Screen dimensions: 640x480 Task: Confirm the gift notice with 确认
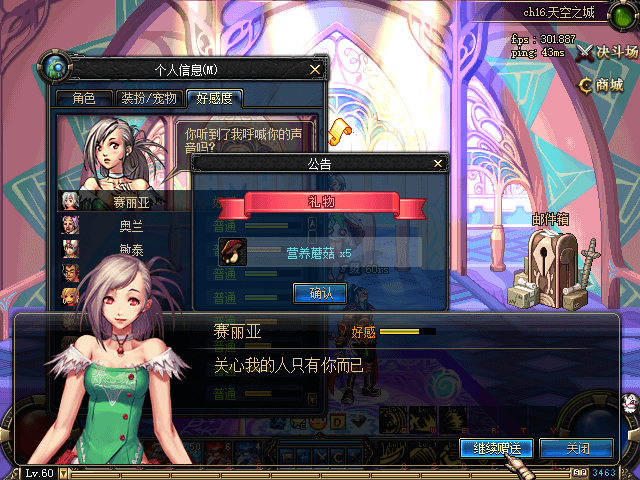click(320, 293)
